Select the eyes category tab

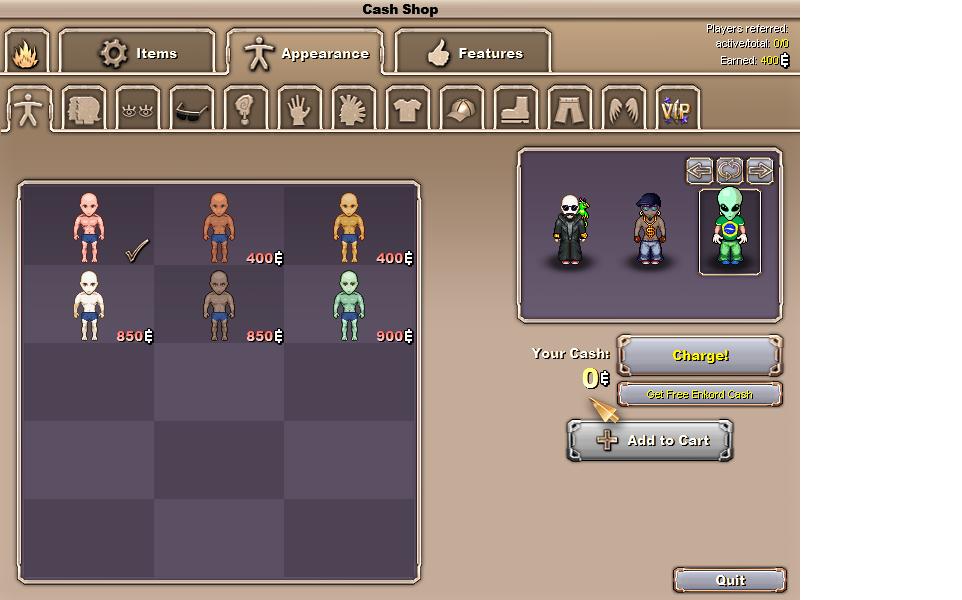click(x=137, y=109)
